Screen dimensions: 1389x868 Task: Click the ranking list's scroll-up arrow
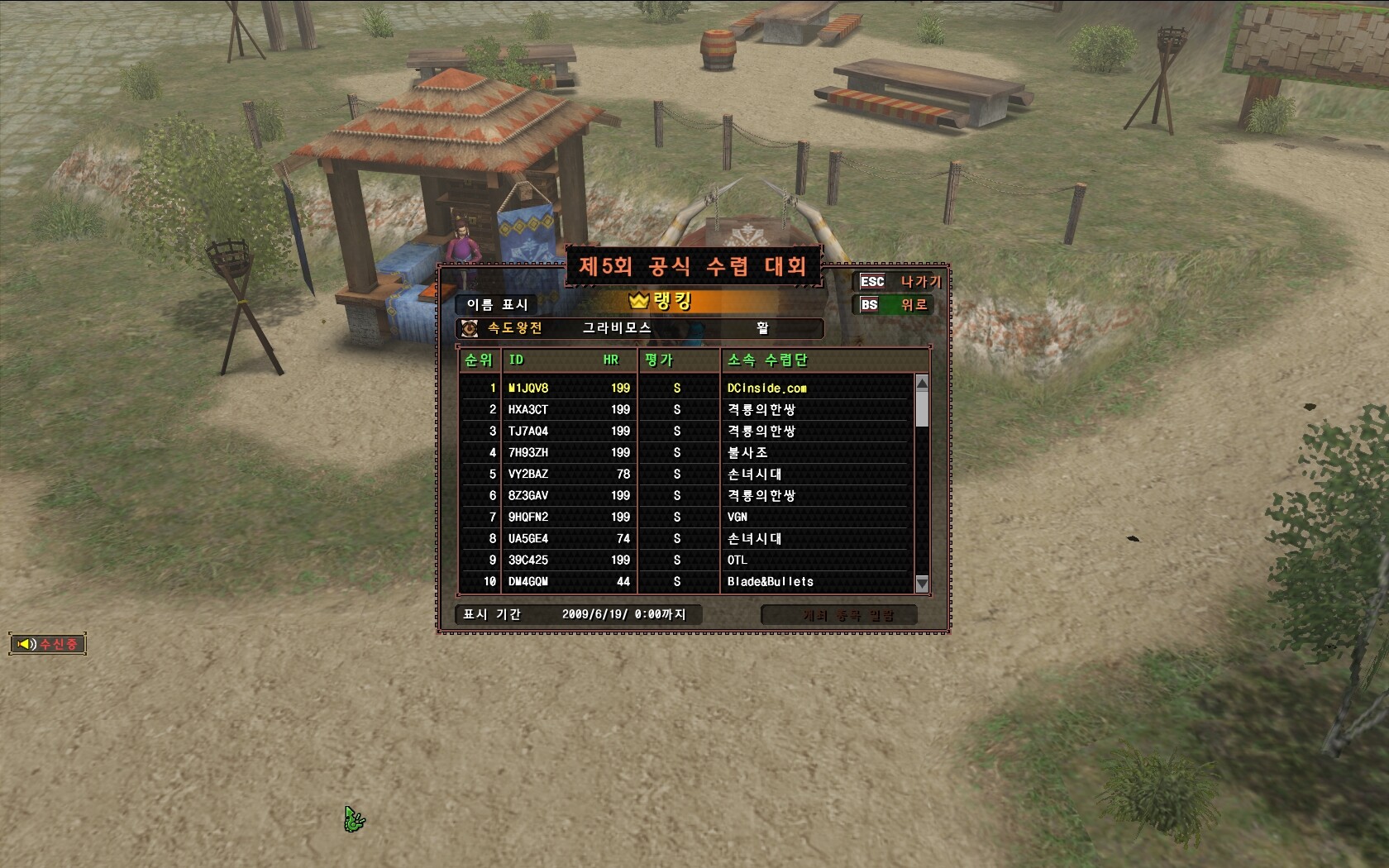(922, 383)
